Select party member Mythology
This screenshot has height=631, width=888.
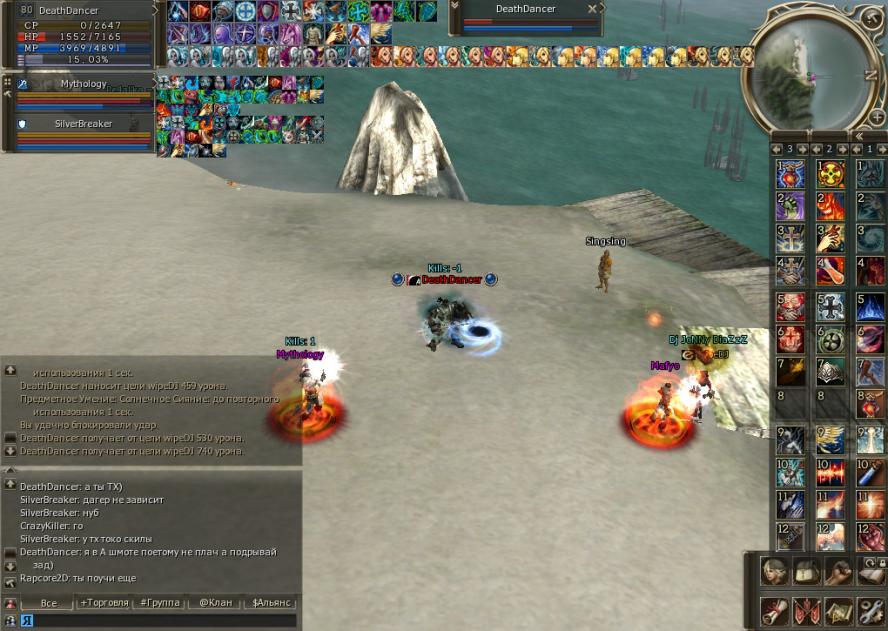tap(84, 84)
